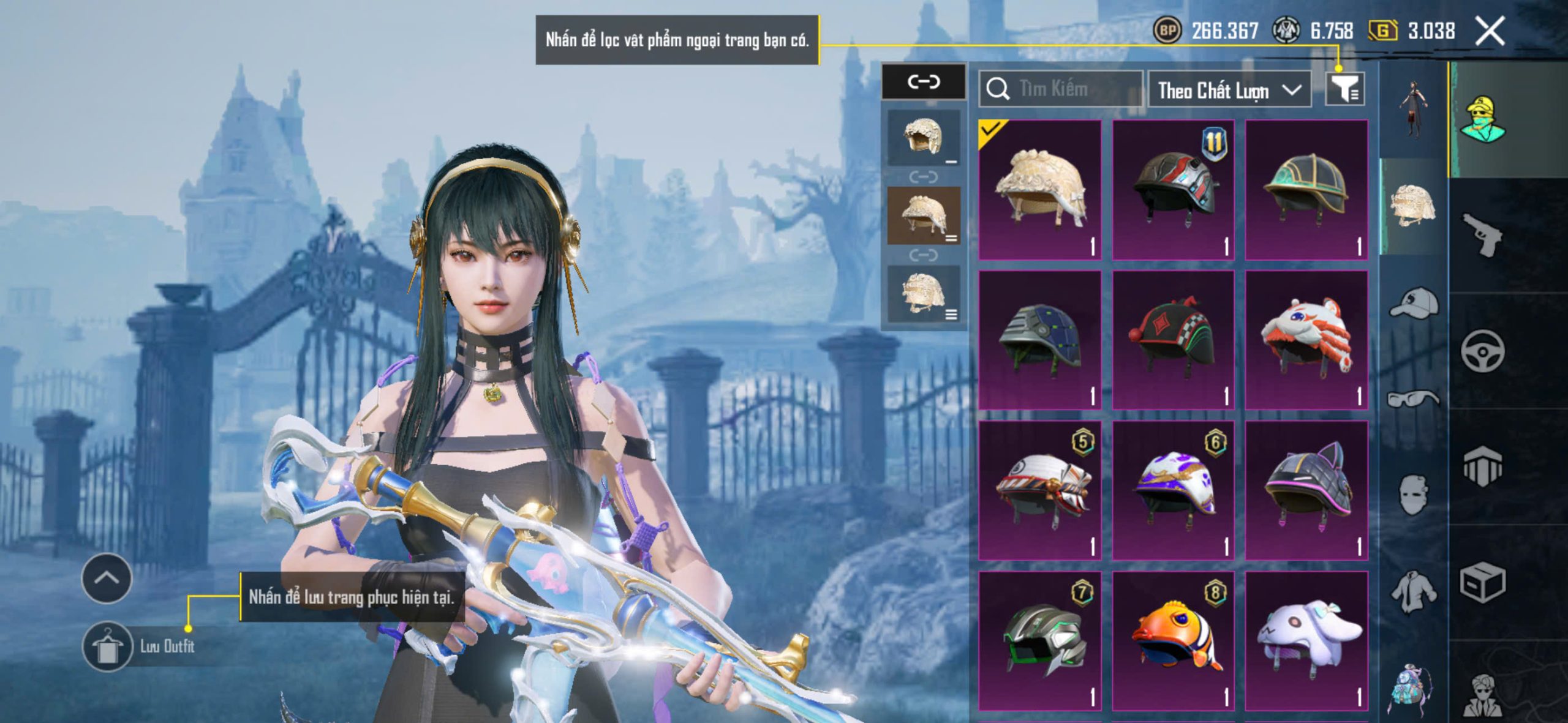Switch to the pistol weapons tab
Viewport: 1568px width, 723px height.
(x=1482, y=234)
